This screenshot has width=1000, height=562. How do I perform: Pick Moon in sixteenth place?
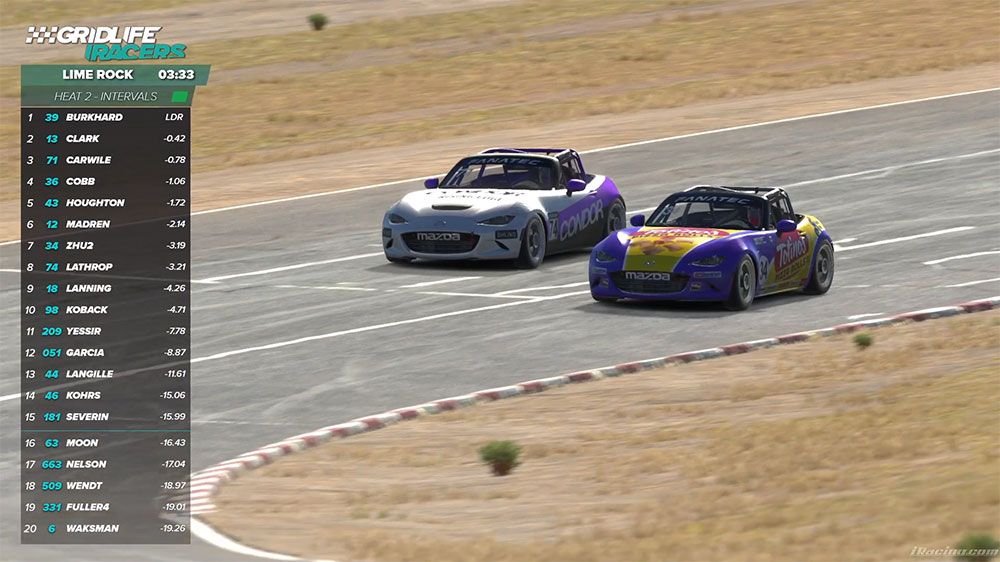point(105,442)
